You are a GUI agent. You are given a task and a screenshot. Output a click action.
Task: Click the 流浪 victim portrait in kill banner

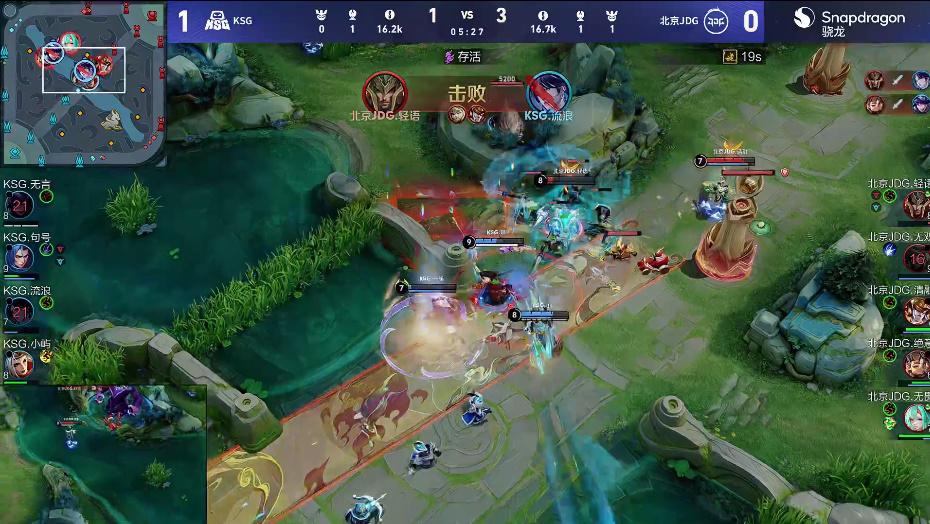(548, 93)
